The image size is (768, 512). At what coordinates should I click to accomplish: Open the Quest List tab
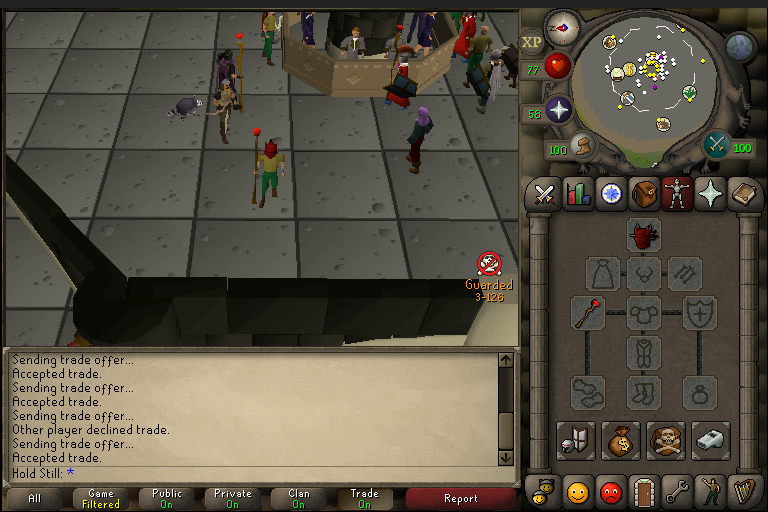click(x=610, y=193)
